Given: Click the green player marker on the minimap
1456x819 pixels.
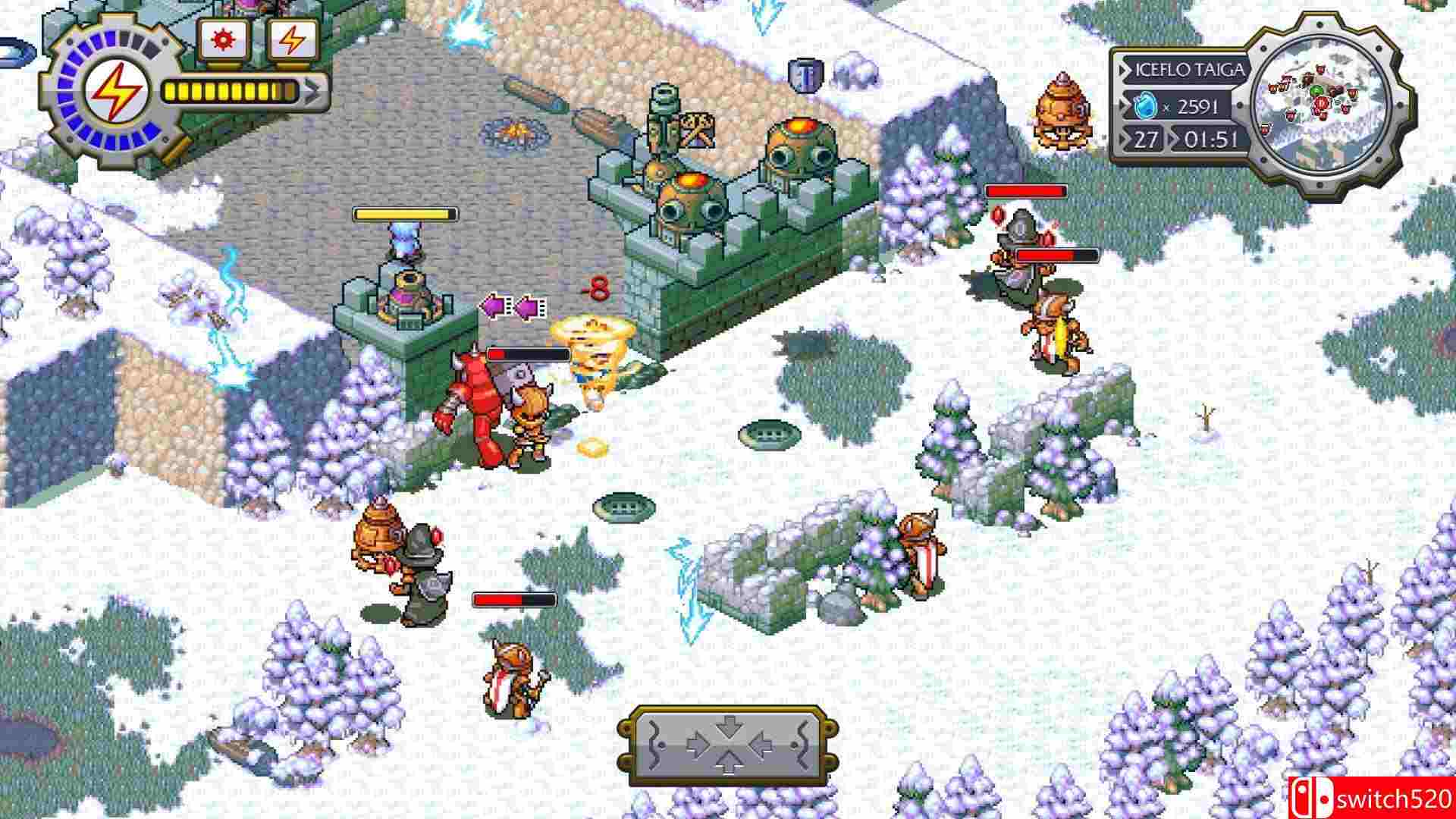Looking at the screenshot, I should [x=1316, y=90].
